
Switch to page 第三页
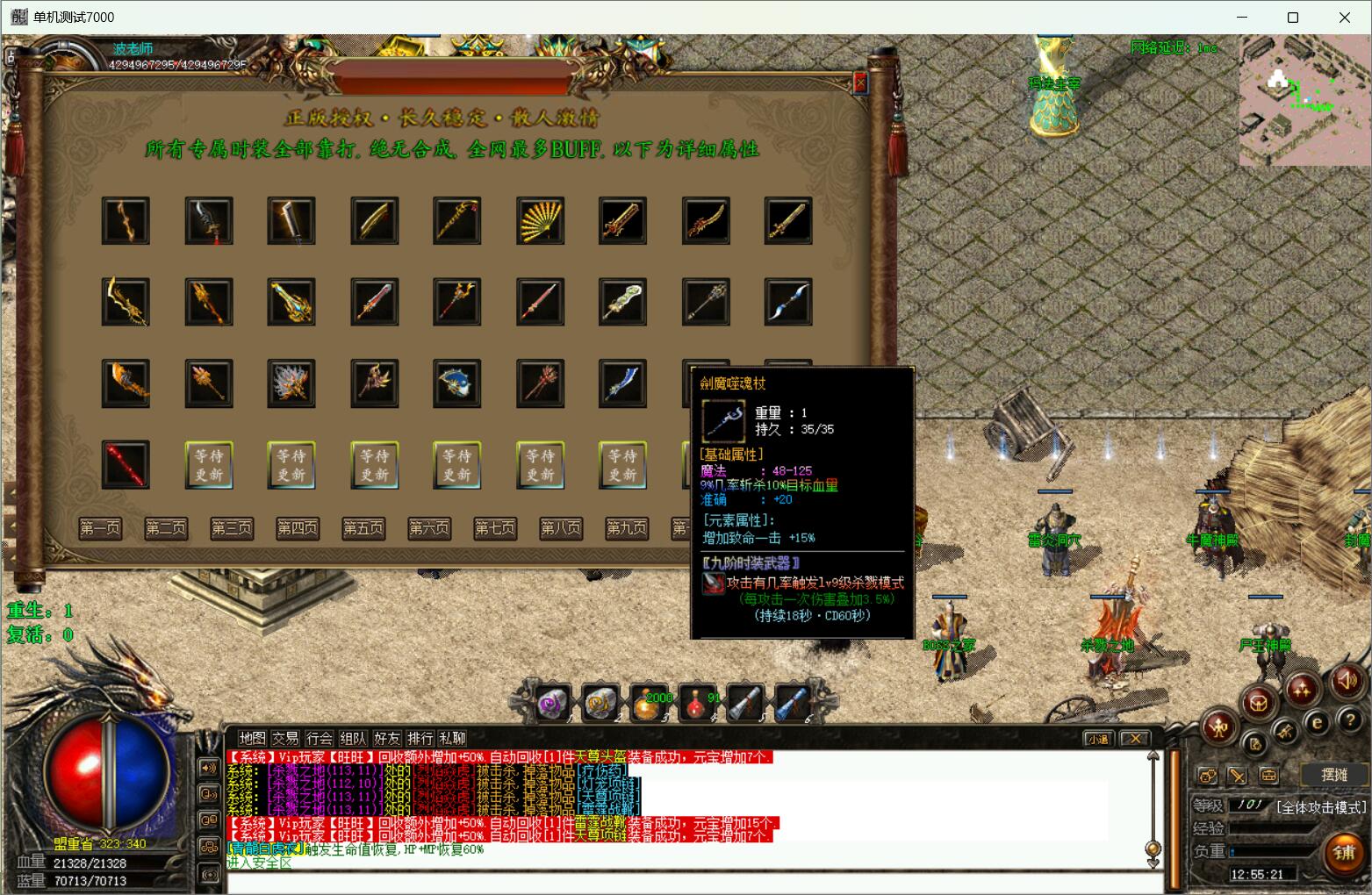(x=232, y=528)
